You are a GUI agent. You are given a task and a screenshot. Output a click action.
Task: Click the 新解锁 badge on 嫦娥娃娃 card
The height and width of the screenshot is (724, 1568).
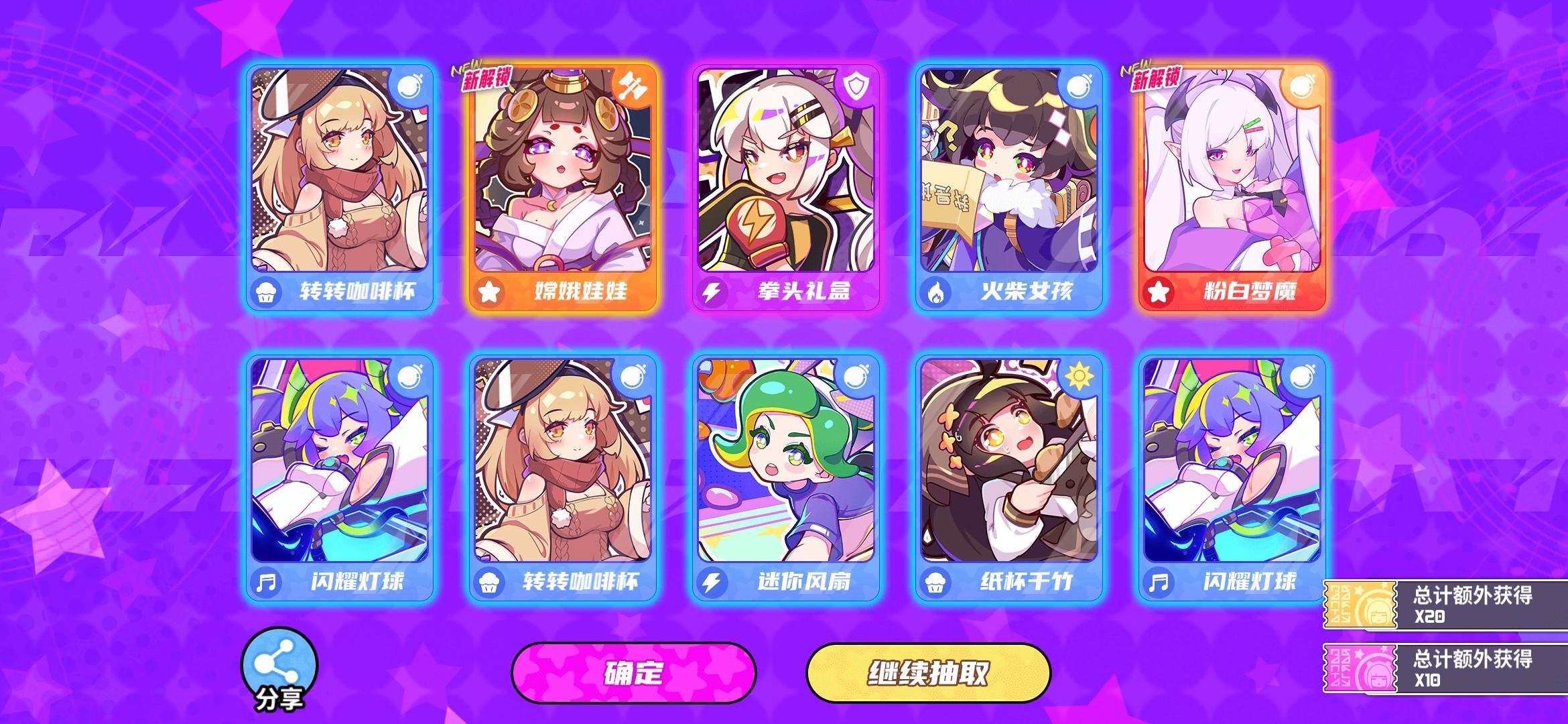(488, 78)
